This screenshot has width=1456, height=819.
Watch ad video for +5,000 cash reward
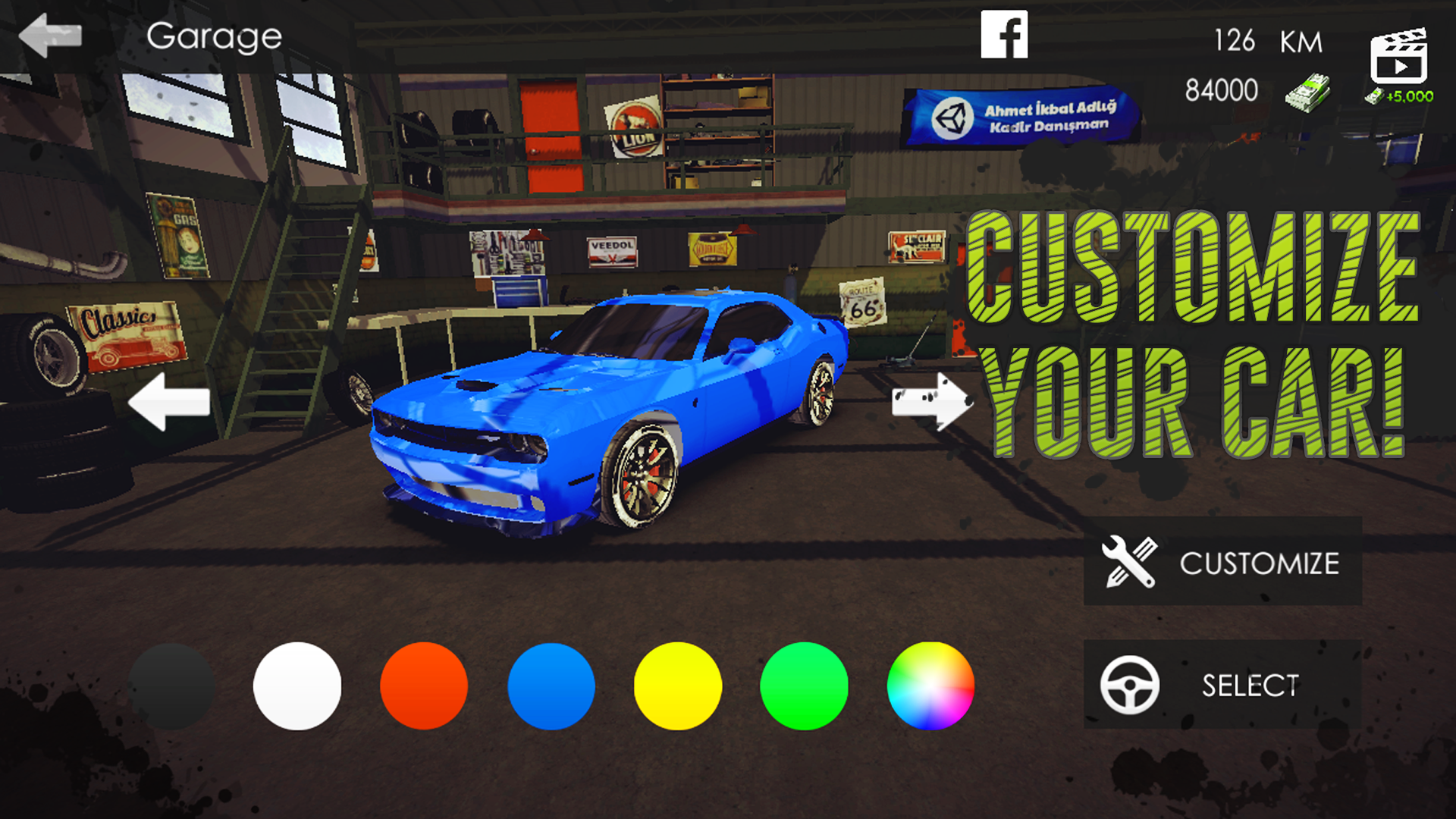1398,57
